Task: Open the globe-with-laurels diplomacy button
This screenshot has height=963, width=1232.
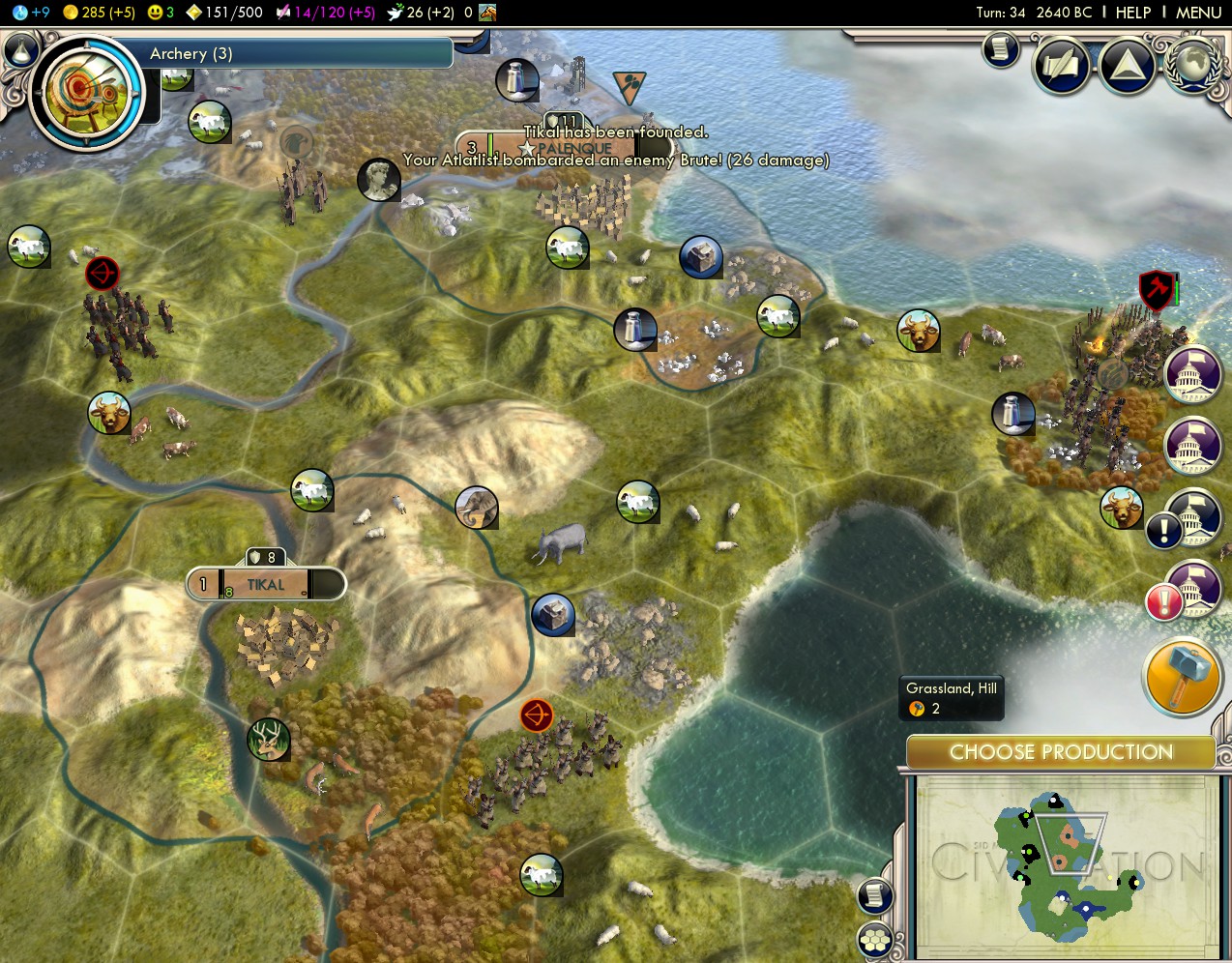Action: (1193, 64)
